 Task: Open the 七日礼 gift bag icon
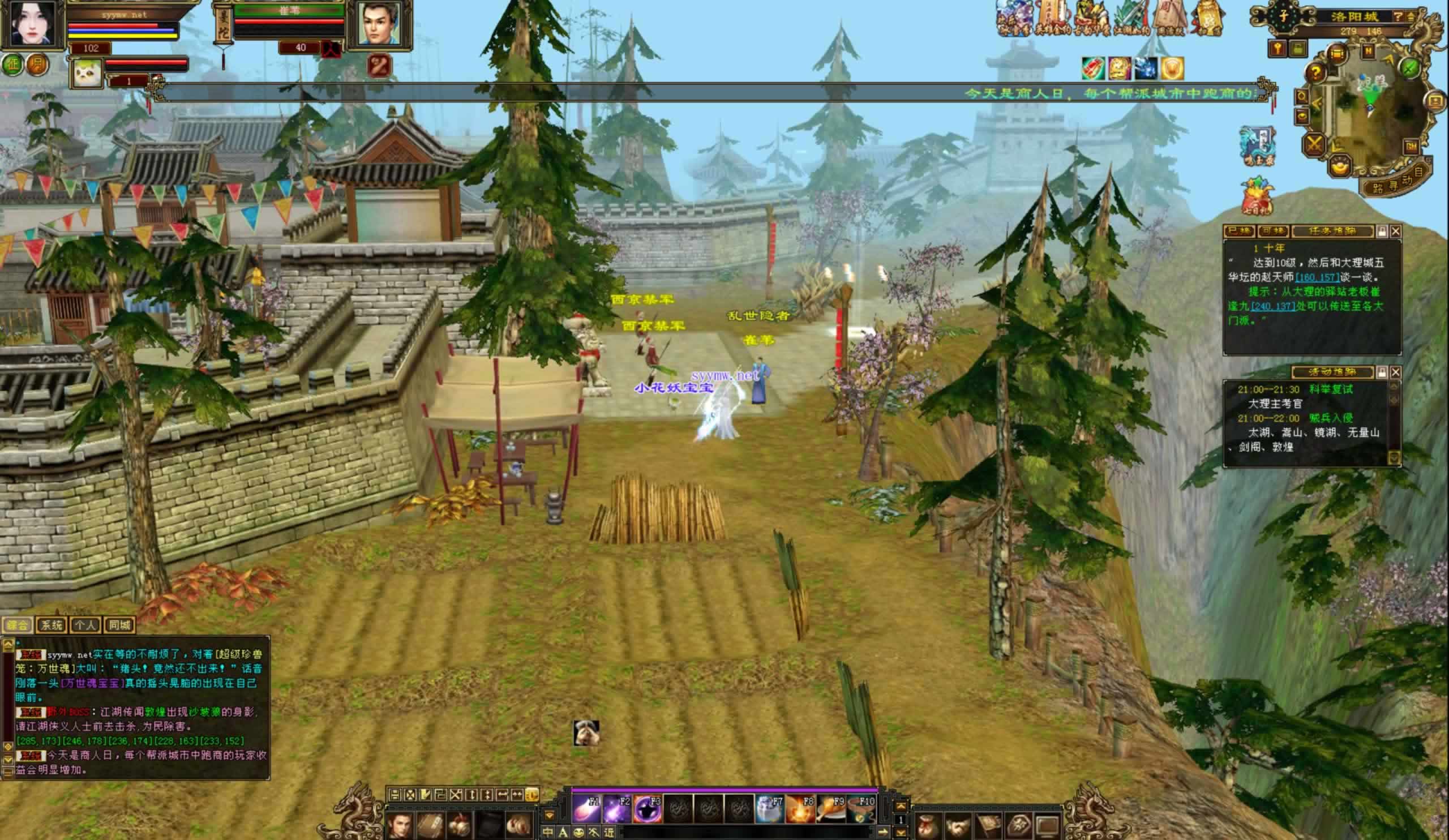pyautogui.click(x=1257, y=196)
